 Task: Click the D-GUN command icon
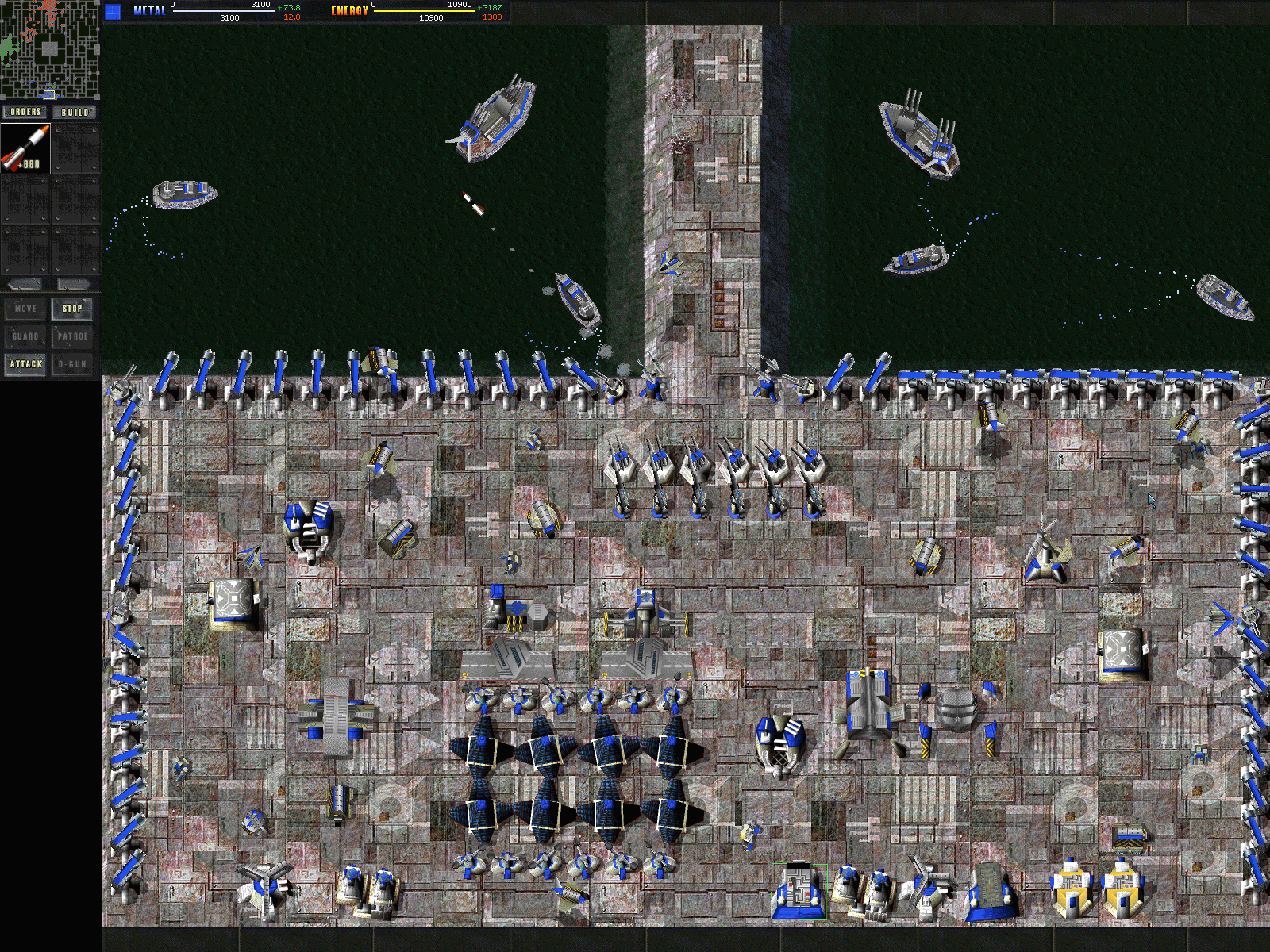72,364
